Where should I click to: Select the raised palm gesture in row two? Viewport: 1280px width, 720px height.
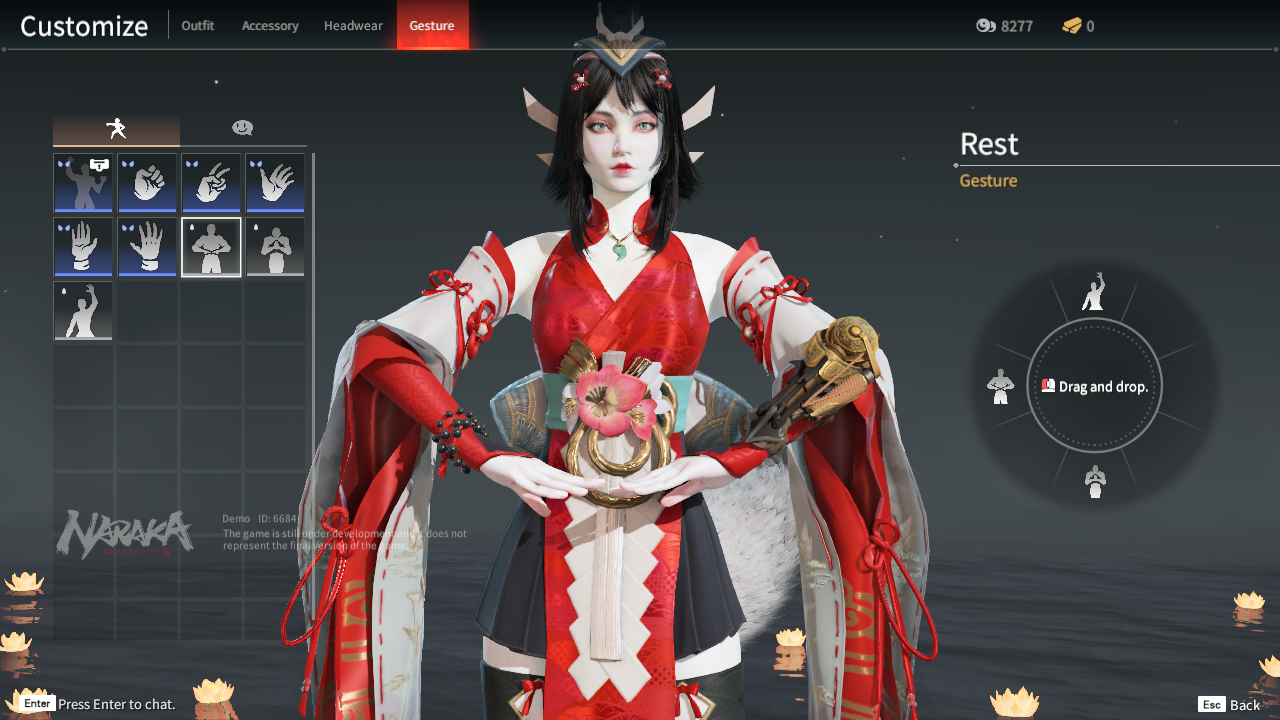[x=83, y=246]
